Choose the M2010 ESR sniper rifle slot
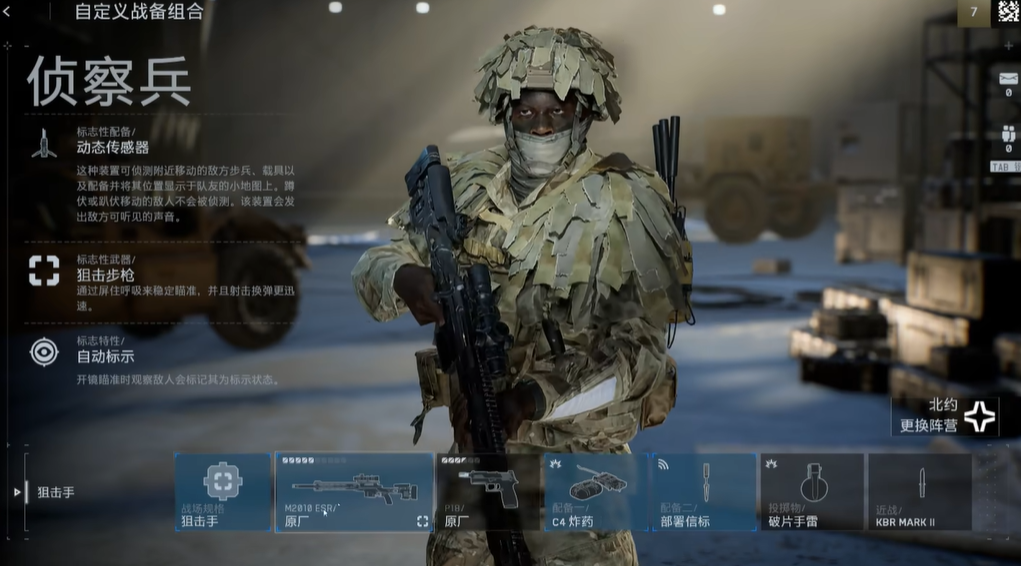 [354, 492]
